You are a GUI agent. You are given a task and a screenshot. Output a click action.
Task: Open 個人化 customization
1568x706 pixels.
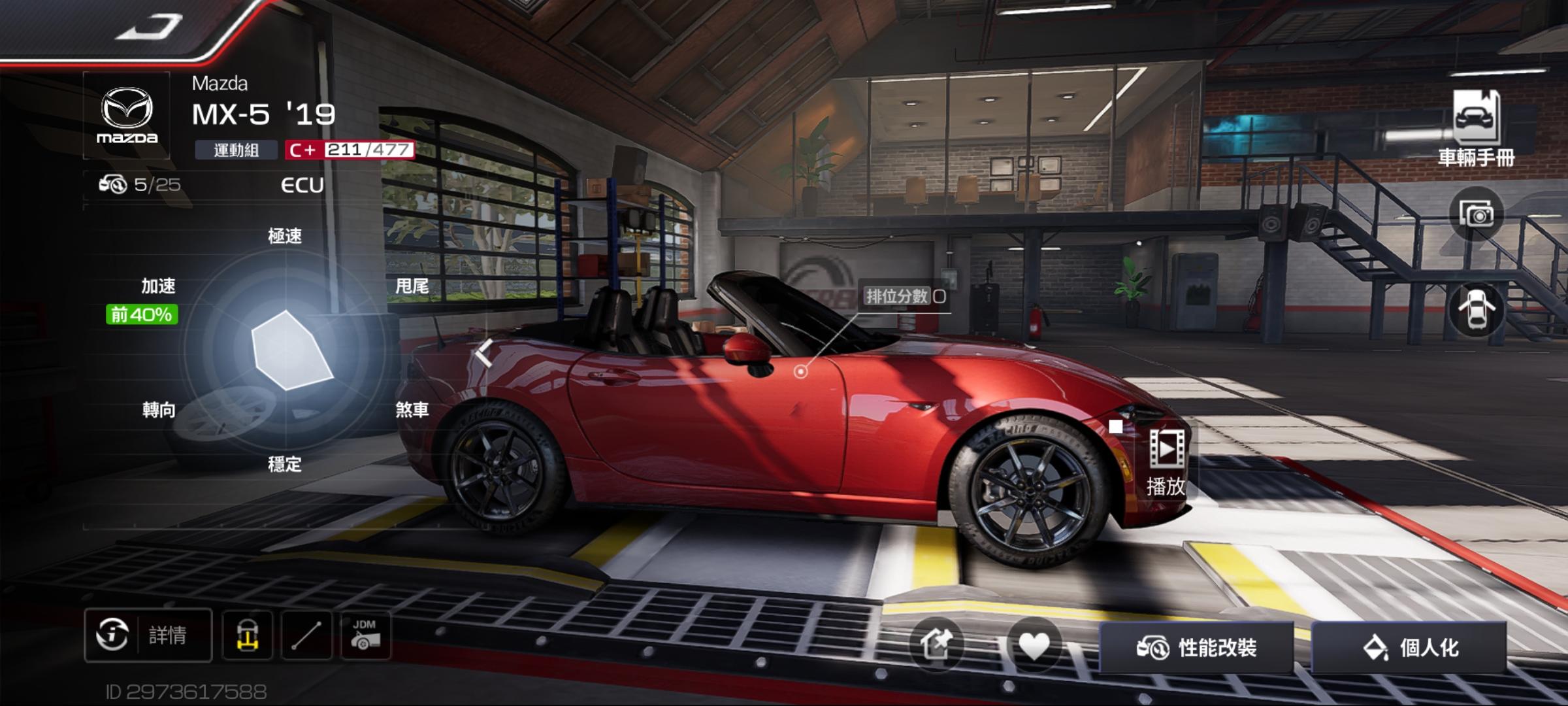pos(1409,648)
